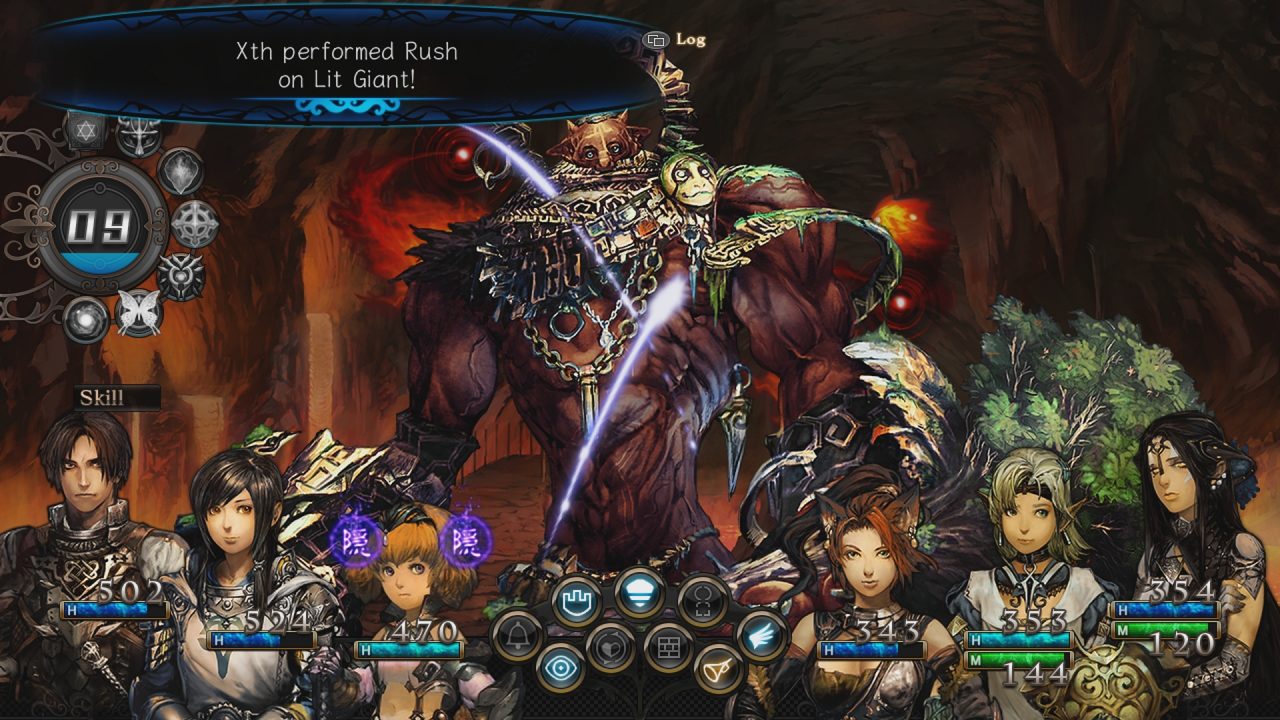Select the shield defend command icon
1280x720 pixels.
point(638,593)
